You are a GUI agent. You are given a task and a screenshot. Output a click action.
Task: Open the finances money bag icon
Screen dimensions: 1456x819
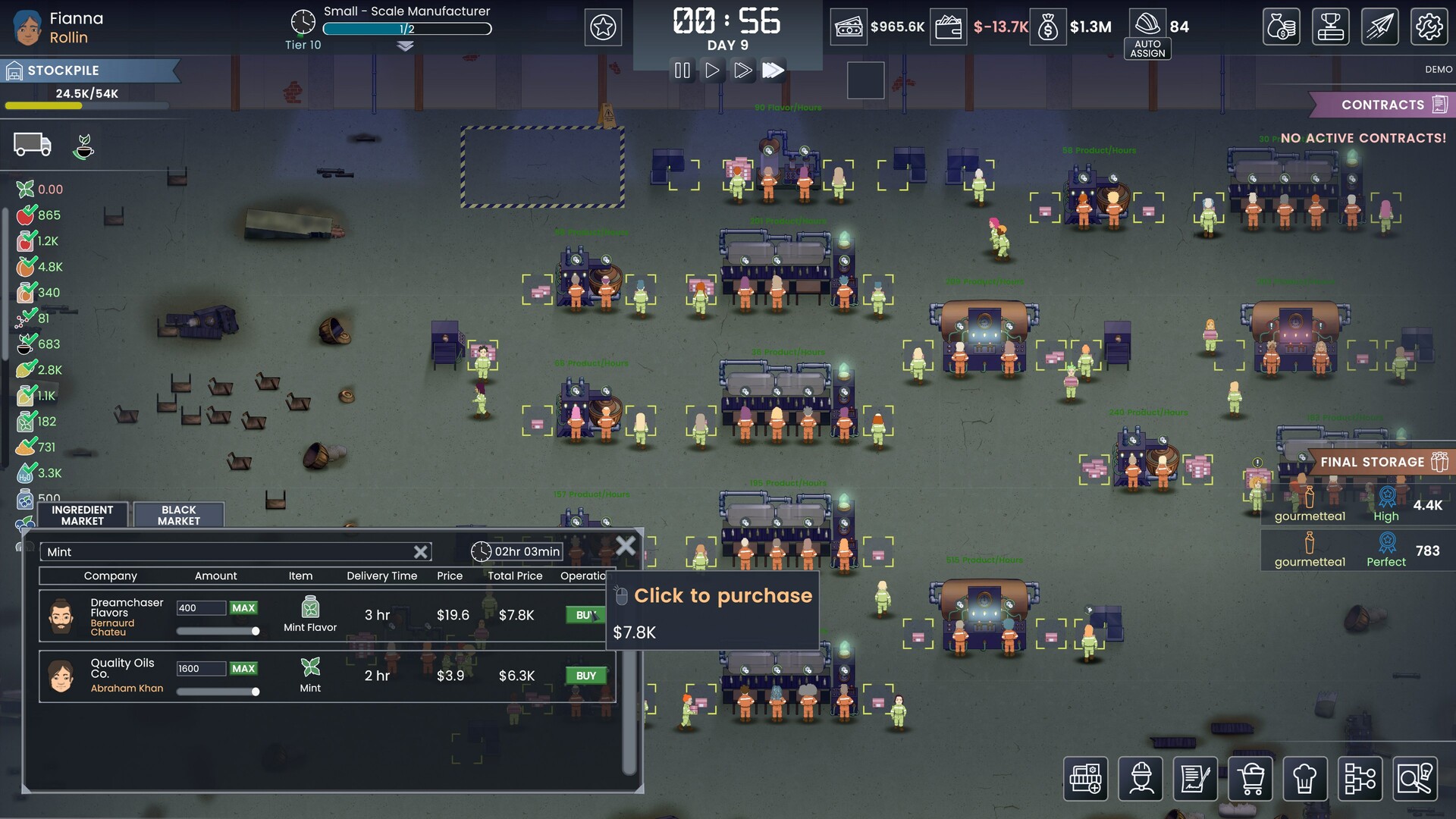coord(1282,27)
